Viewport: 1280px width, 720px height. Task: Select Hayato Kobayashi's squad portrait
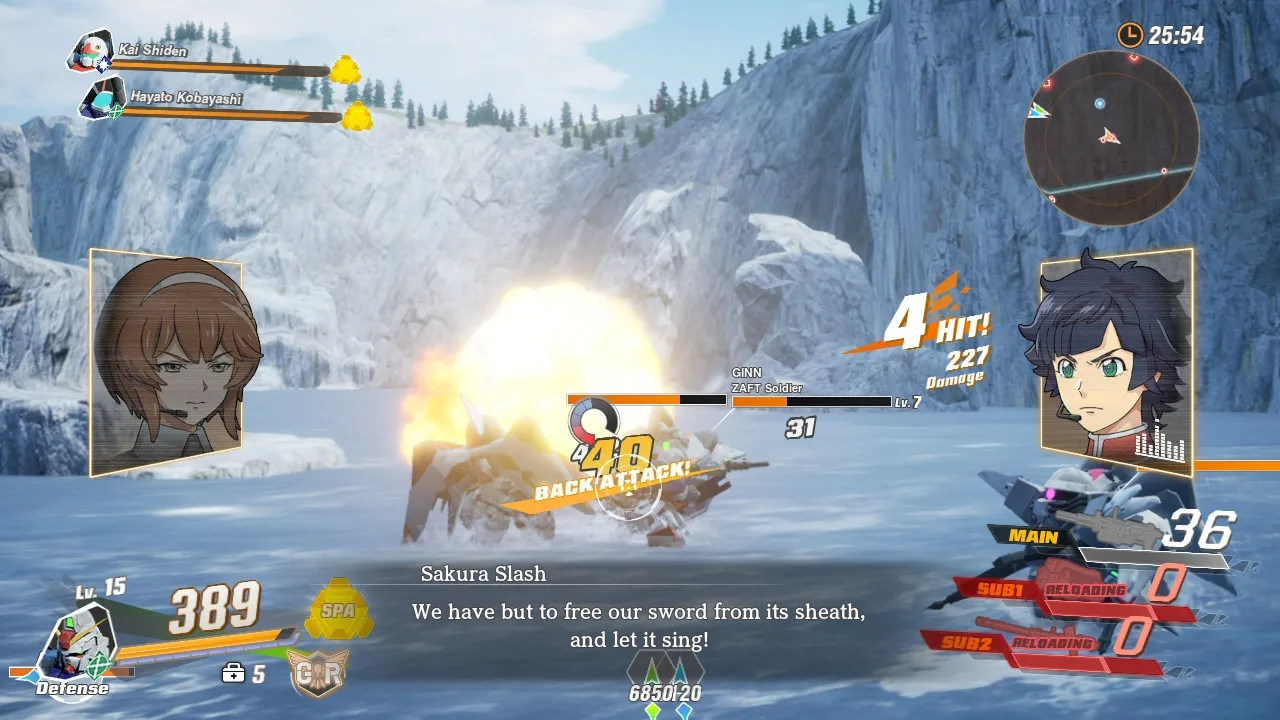tap(102, 100)
